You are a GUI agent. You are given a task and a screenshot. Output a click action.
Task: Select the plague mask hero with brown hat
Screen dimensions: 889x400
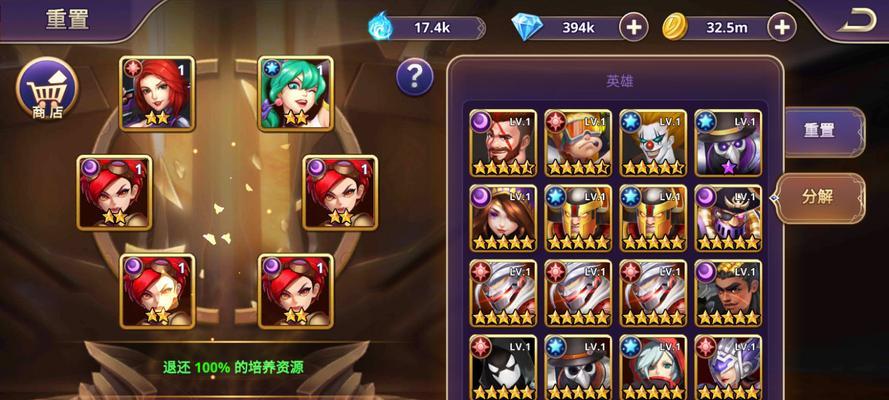pyautogui.click(x=578, y=366)
